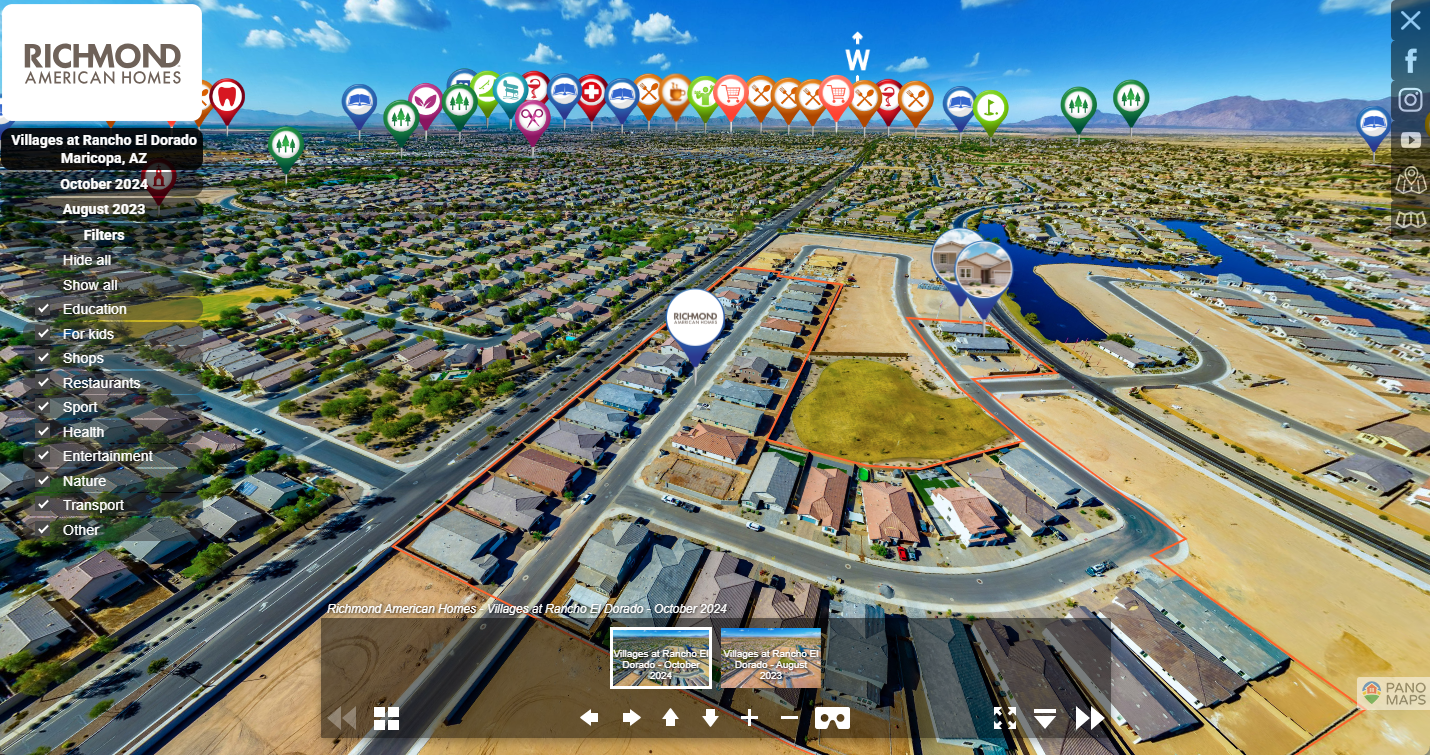This screenshot has height=755, width=1430.
Task: Go to the next panorama
Action: click(x=1089, y=718)
